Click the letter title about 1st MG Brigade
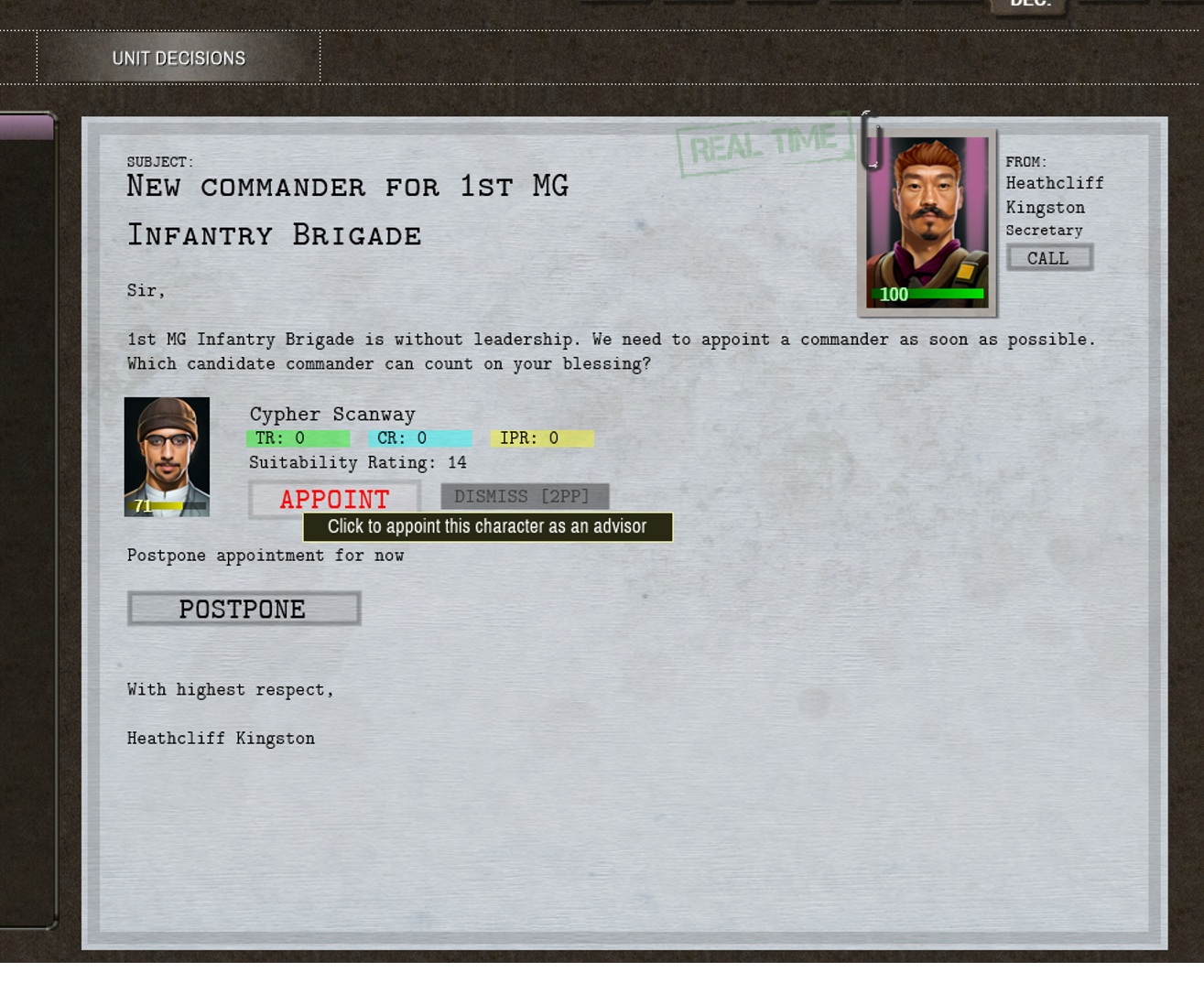This screenshot has height=983, width=1204. point(348,209)
